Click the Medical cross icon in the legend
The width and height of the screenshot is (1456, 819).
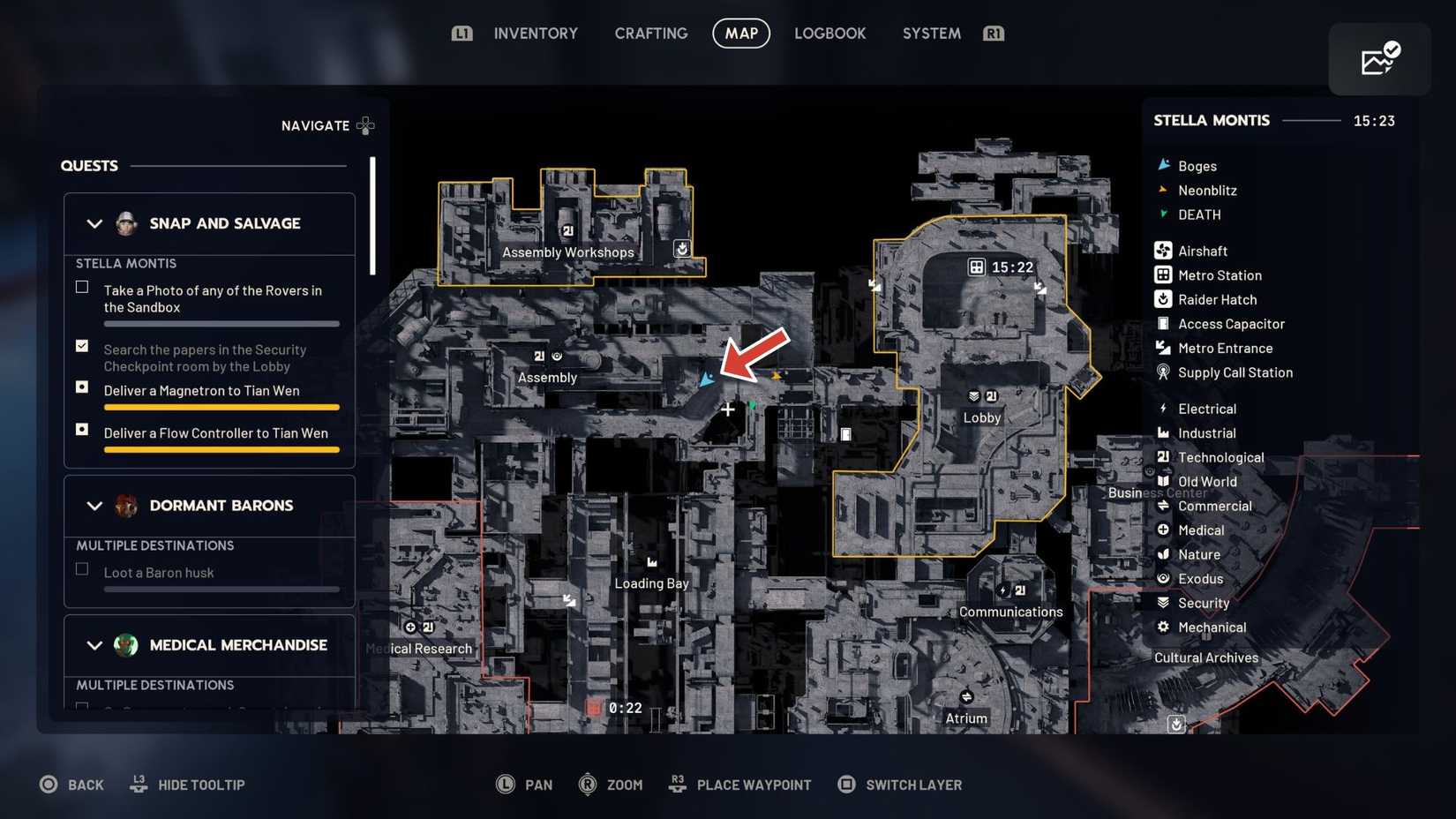pyautogui.click(x=1163, y=530)
